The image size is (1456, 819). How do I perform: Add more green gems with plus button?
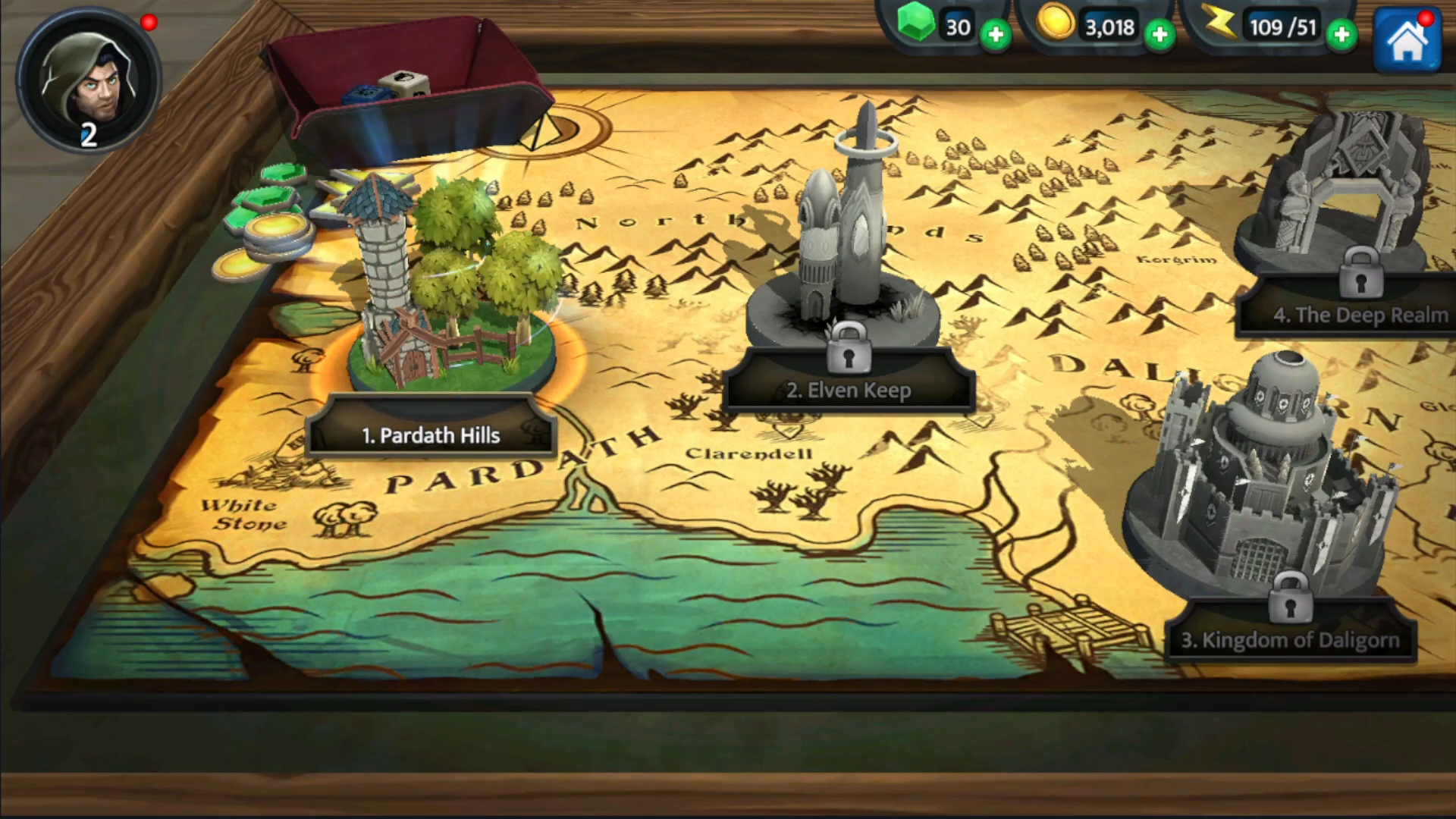(995, 35)
